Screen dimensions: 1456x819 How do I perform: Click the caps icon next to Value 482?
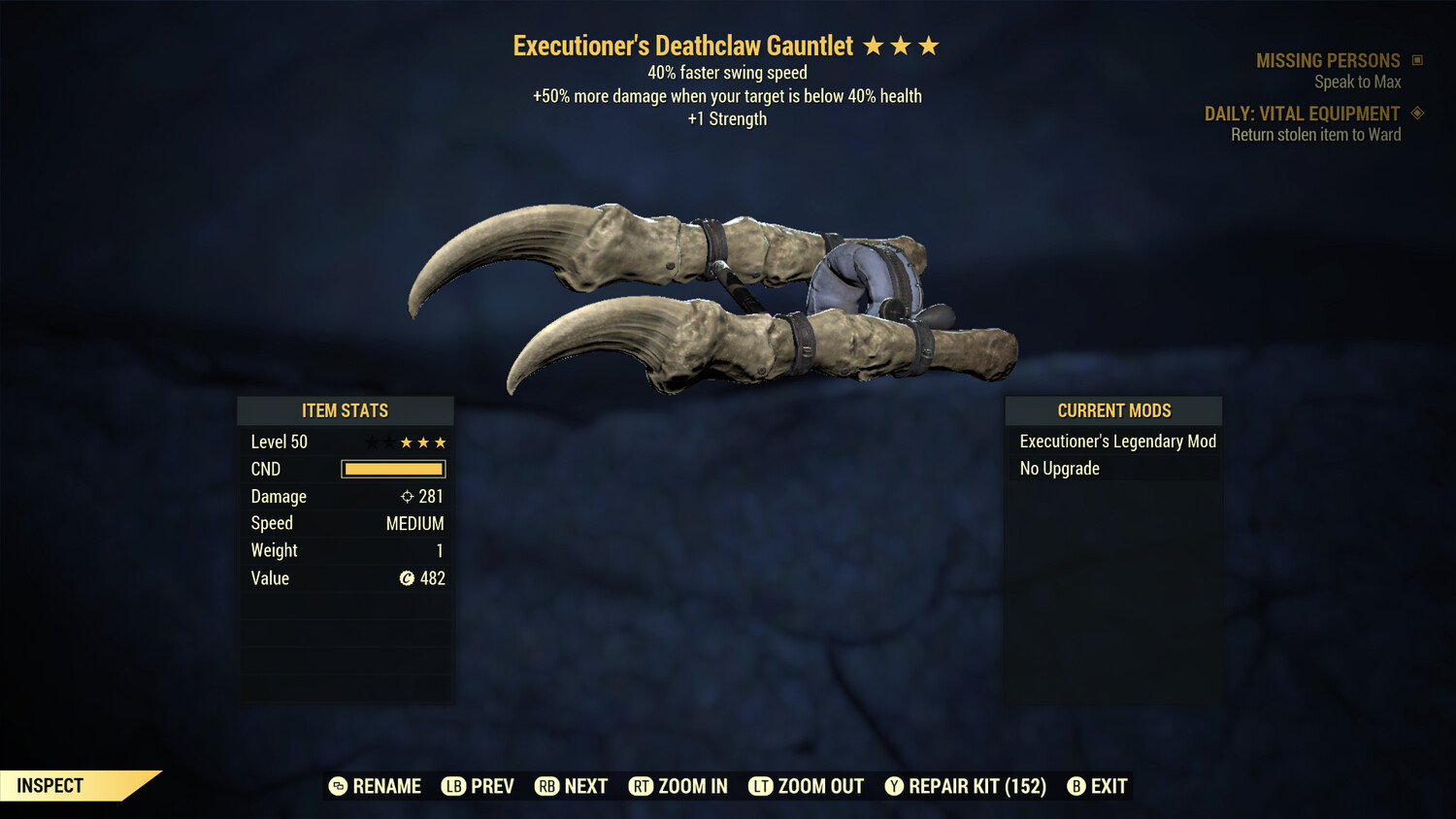point(406,578)
